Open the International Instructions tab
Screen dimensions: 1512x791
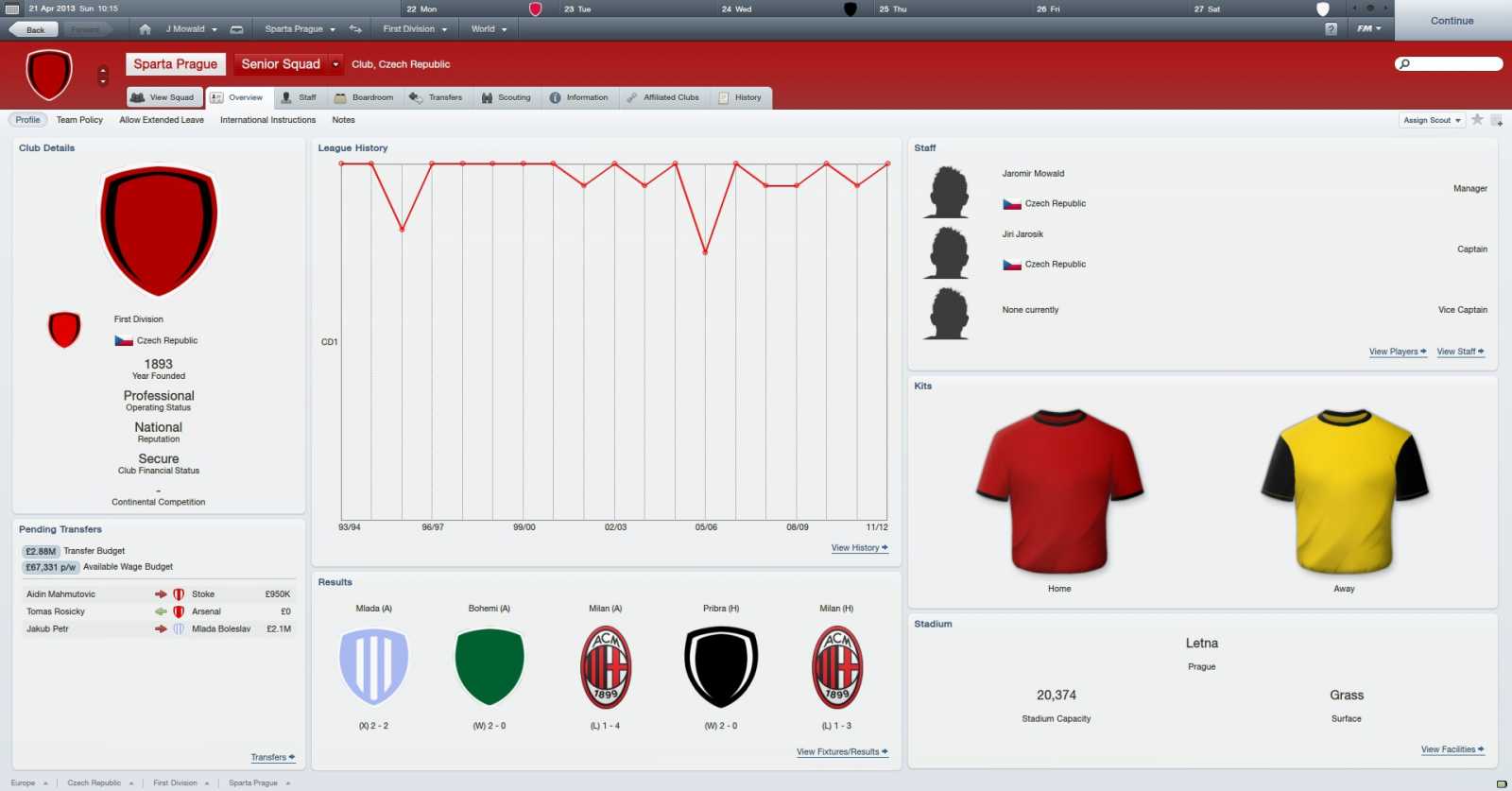[267, 119]
